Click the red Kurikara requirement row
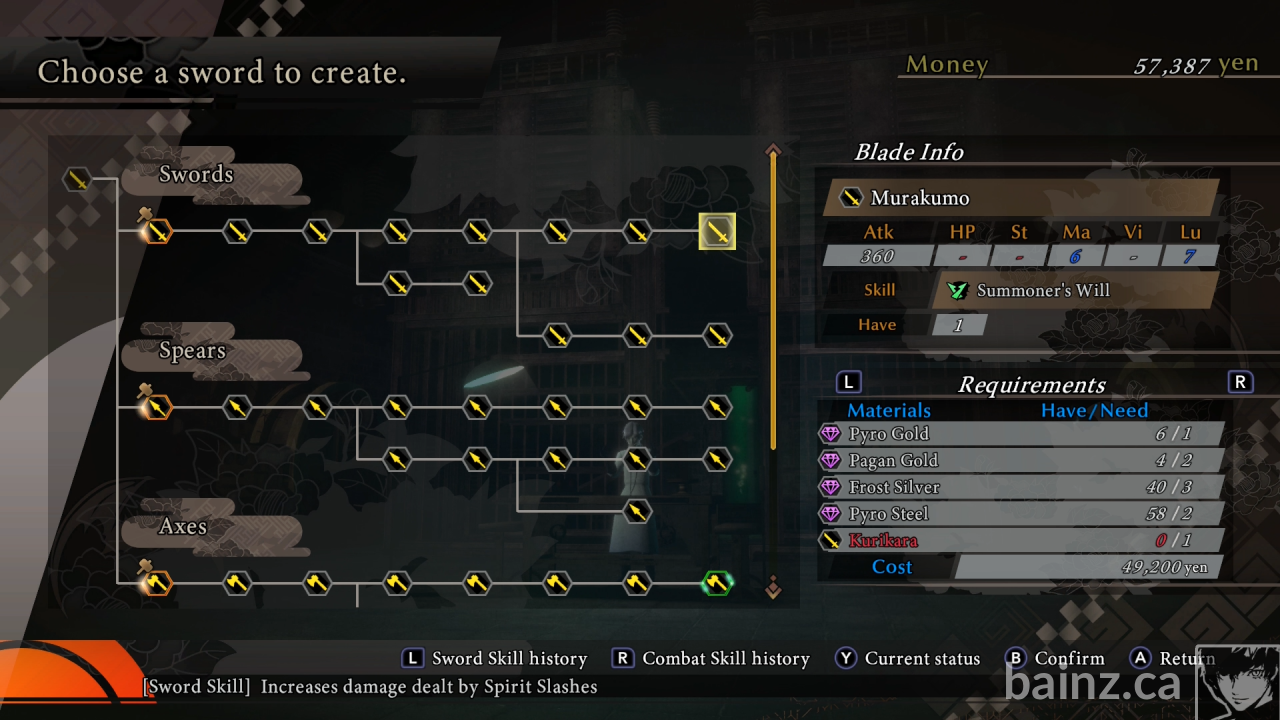This screenshot has height=720, width=1280. click(x=1020, y=541)
